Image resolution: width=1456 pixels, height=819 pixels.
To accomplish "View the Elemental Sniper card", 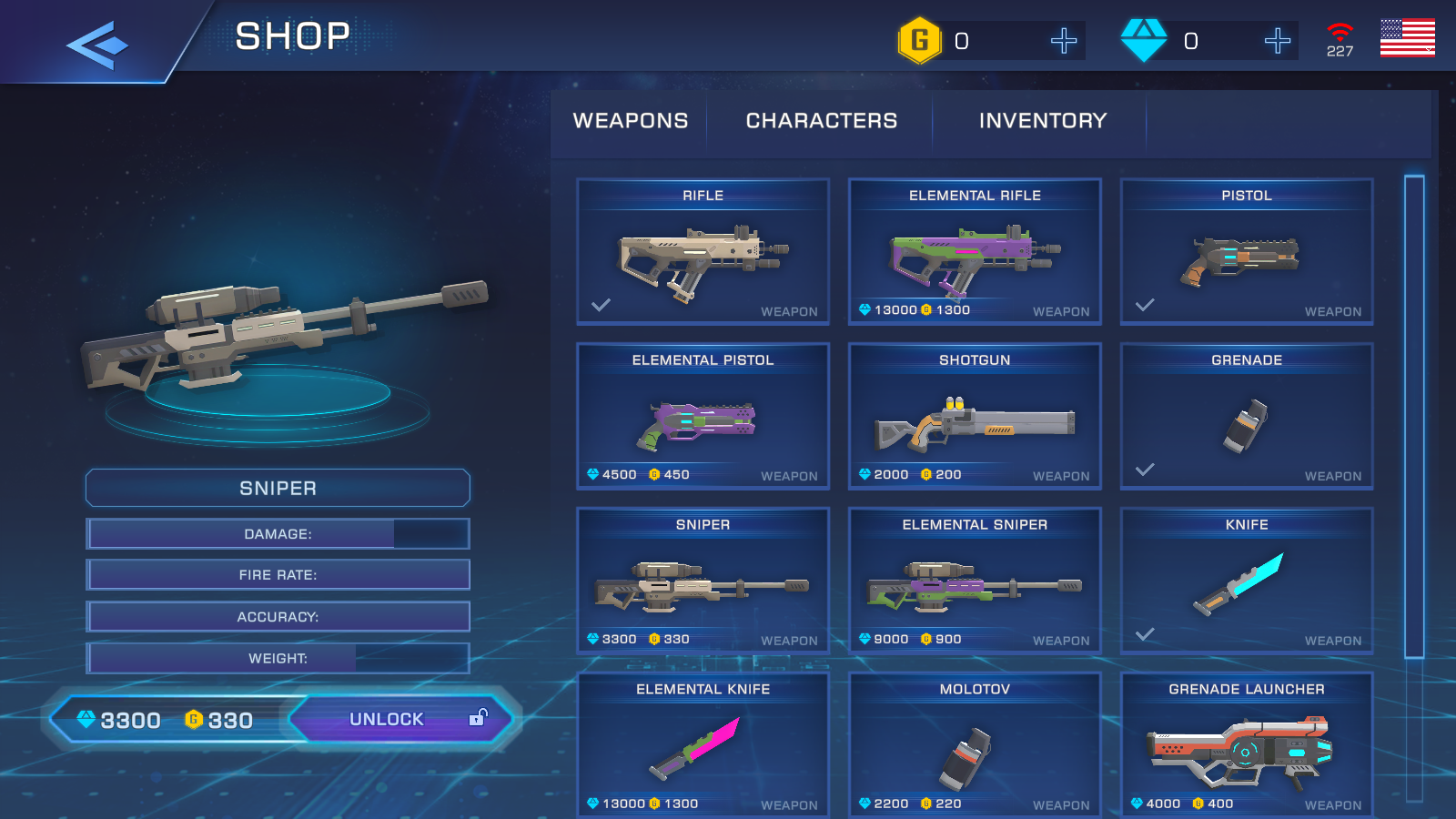I will coord(975,581).
